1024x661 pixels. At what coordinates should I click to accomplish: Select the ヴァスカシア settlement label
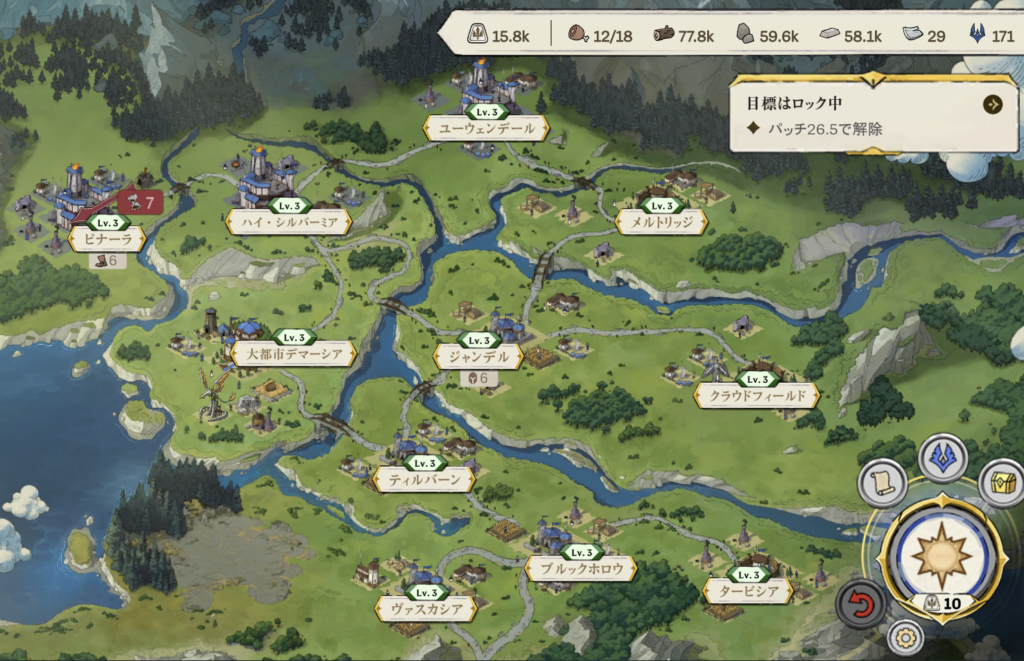(425, 607)
